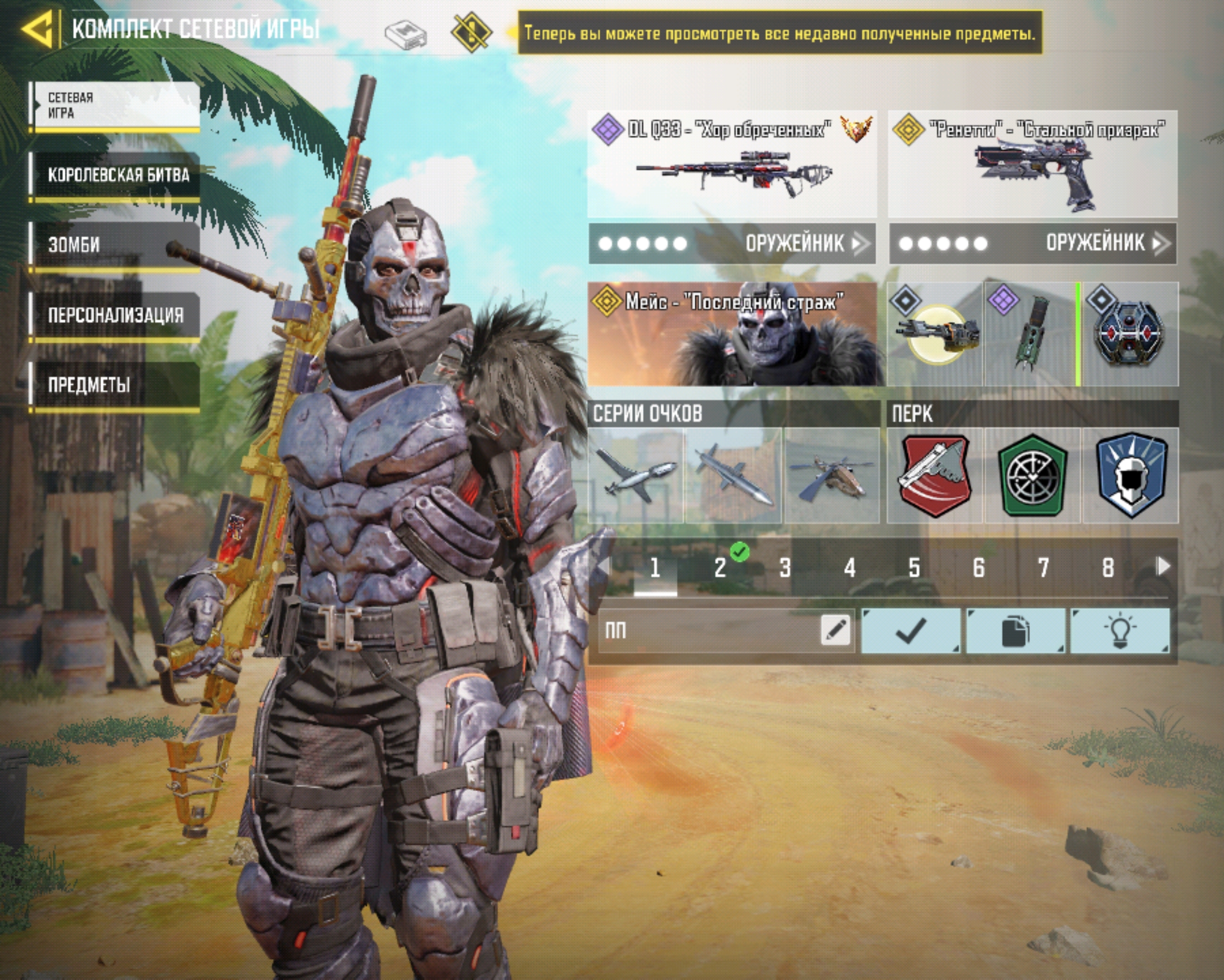Rename loadout with the pencil icon

point(835,629)
